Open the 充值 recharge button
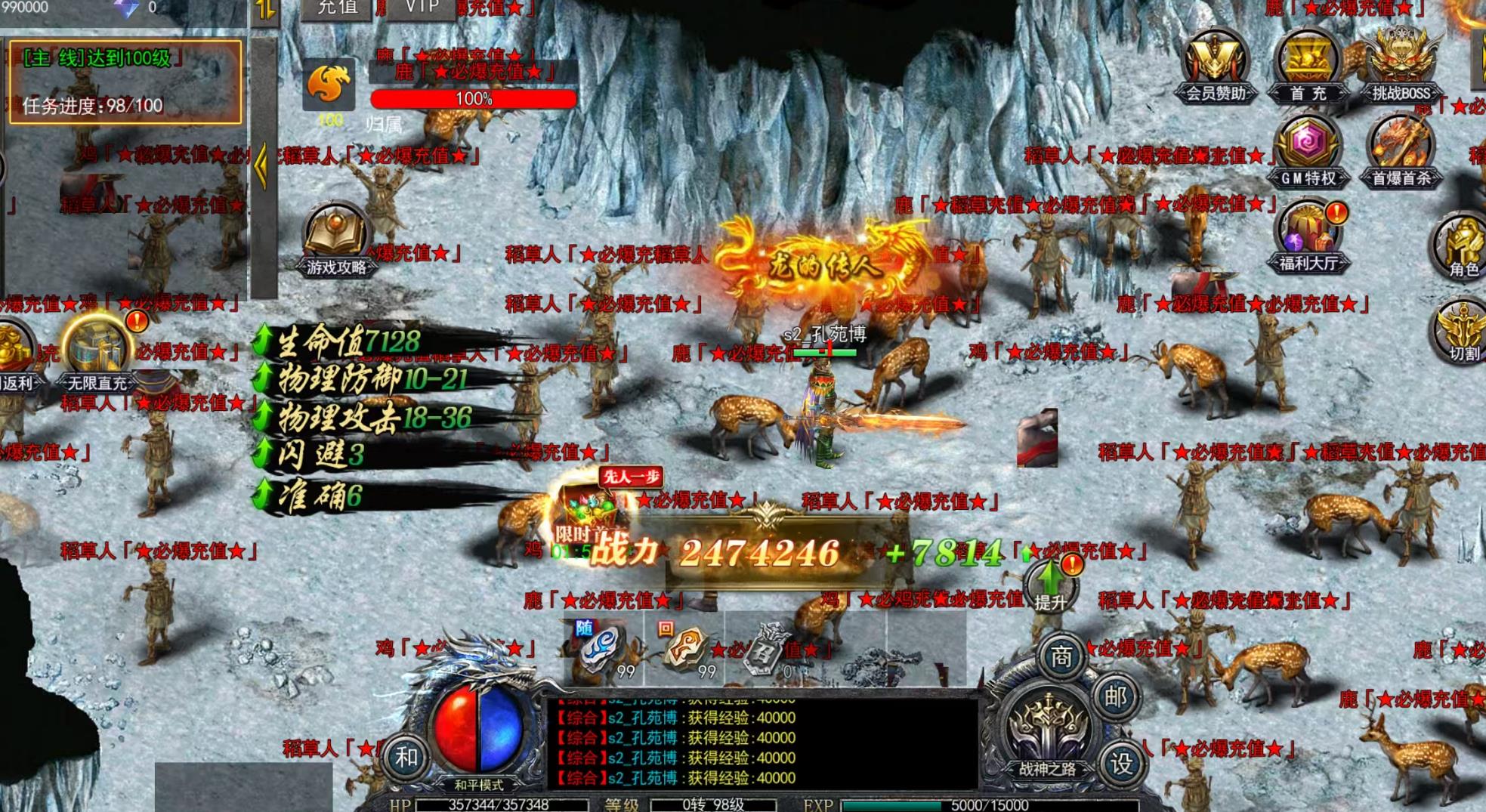This screenshot has height=812, width=1486. [x=336, y=8]
